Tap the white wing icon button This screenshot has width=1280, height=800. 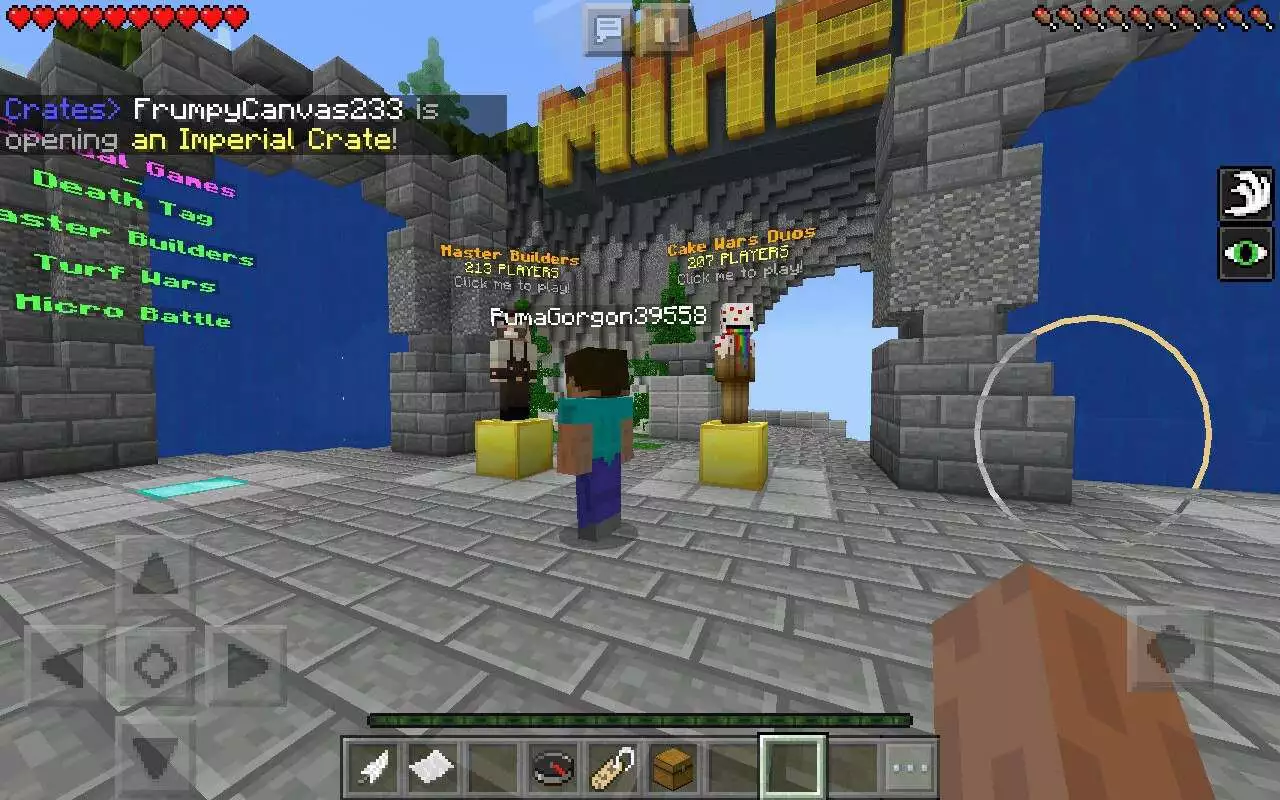tap(1245, 194)
